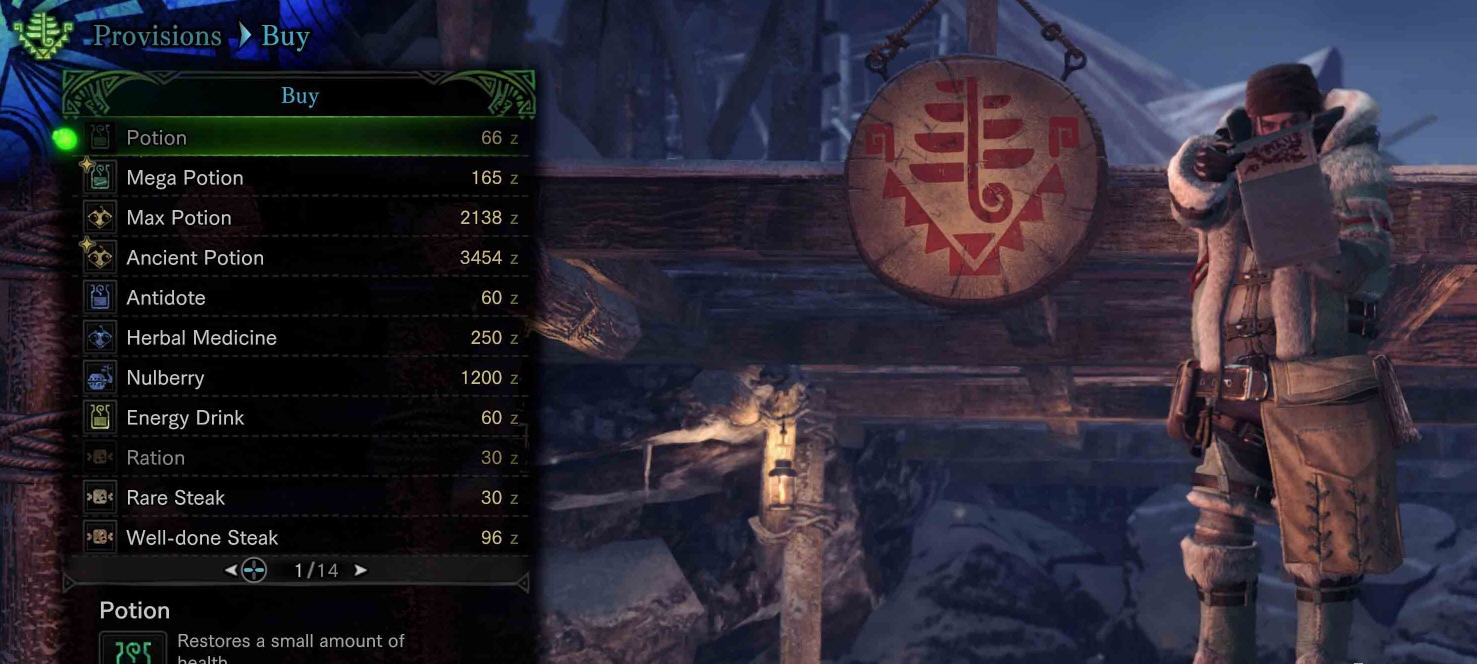Select Well-done Steak item

300,538
